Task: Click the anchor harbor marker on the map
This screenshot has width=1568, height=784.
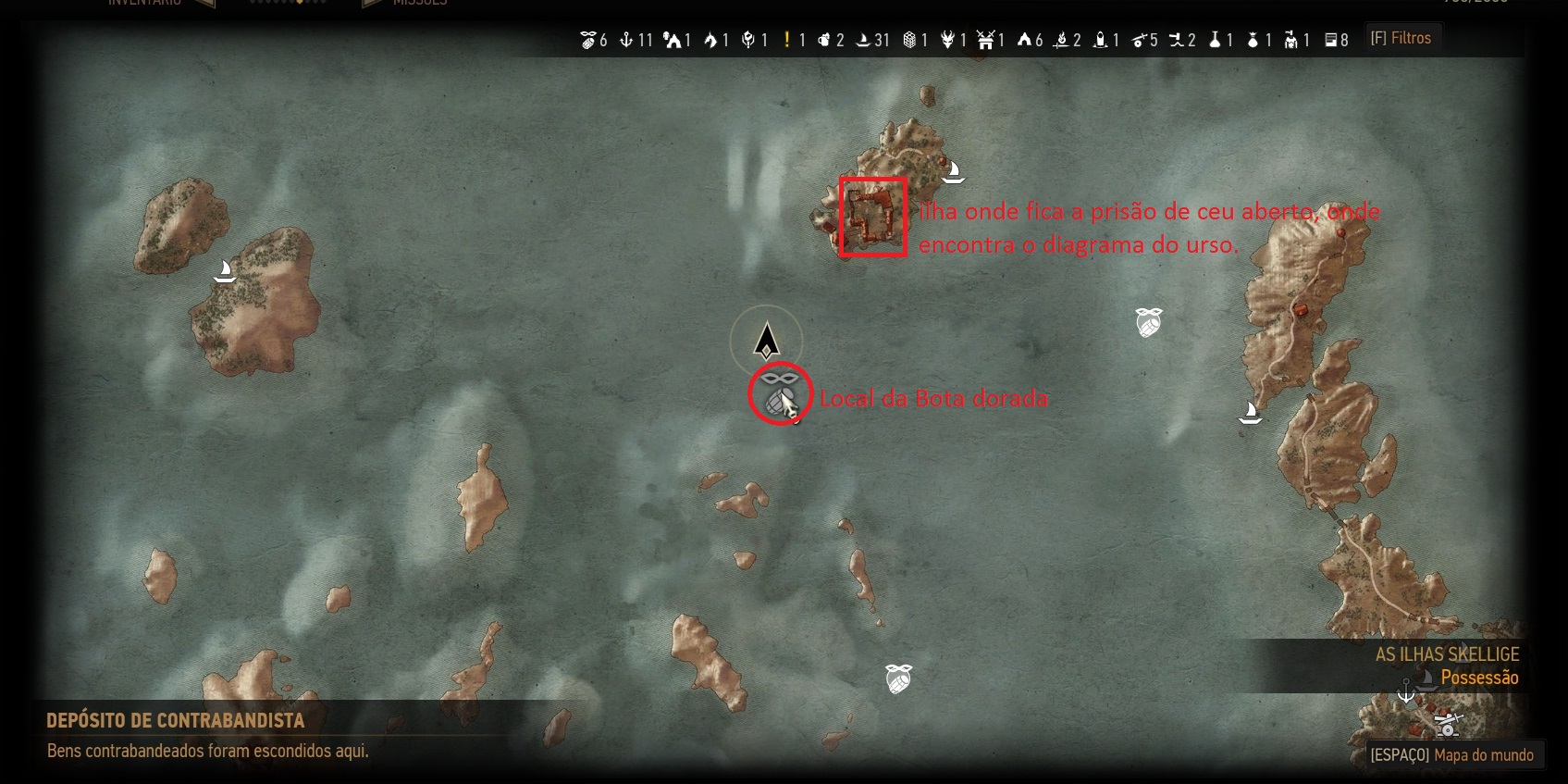Action: [1405, 691]
